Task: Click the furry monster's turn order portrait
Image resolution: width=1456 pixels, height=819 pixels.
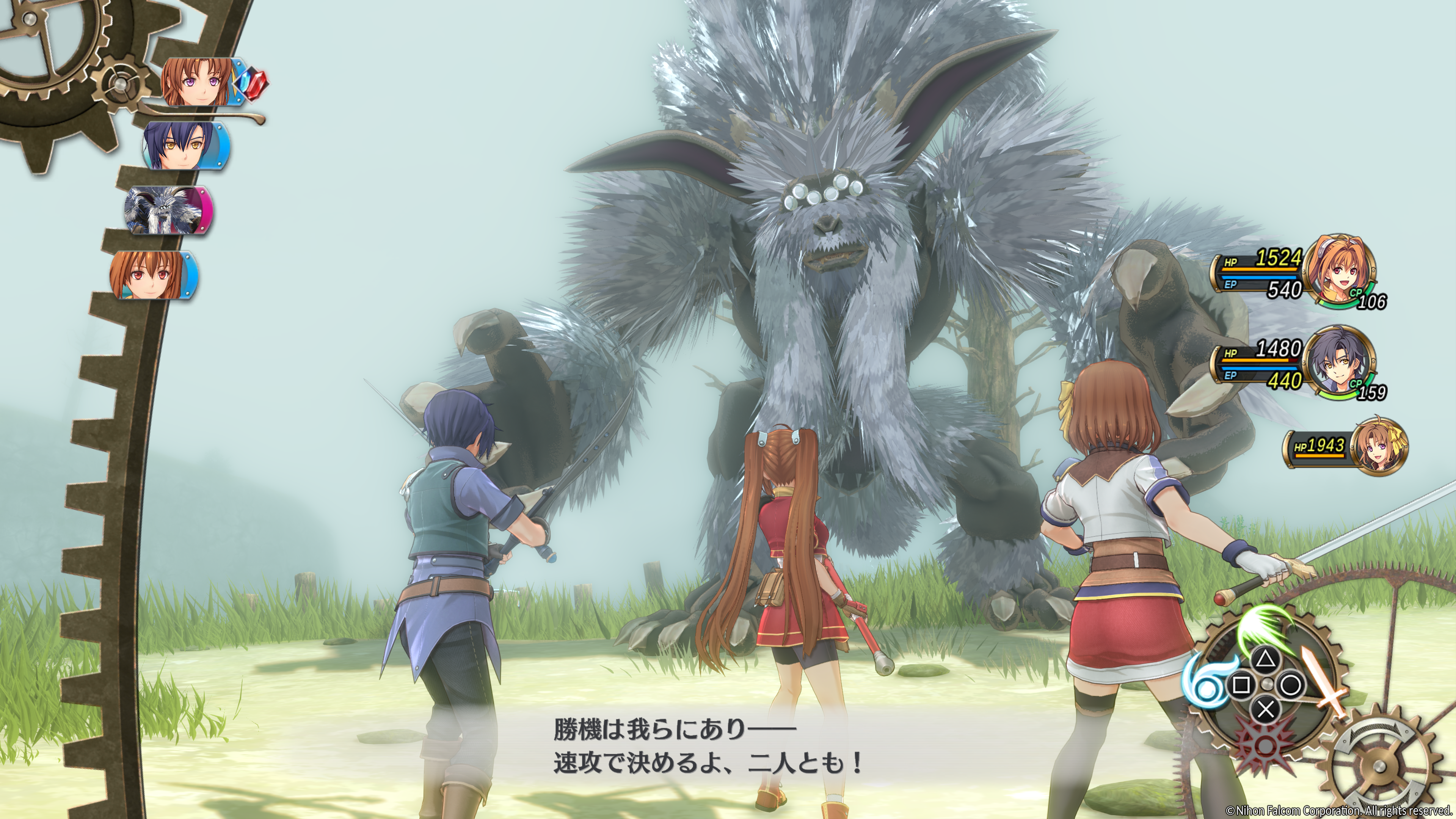Action: click(x=165, y=210)
